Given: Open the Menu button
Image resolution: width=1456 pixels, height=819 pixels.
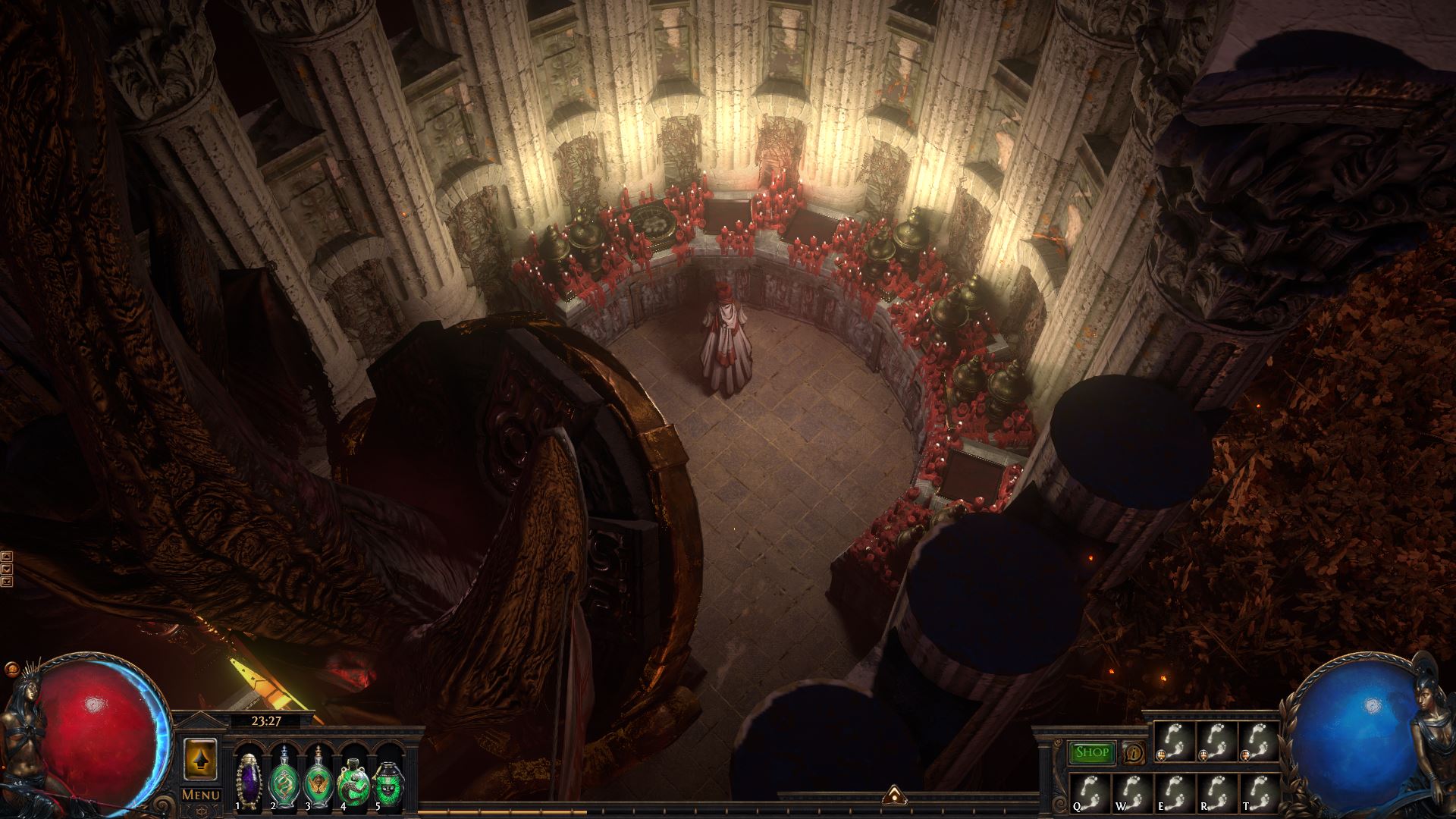Looking at the screenshot, I should [200, 795].
